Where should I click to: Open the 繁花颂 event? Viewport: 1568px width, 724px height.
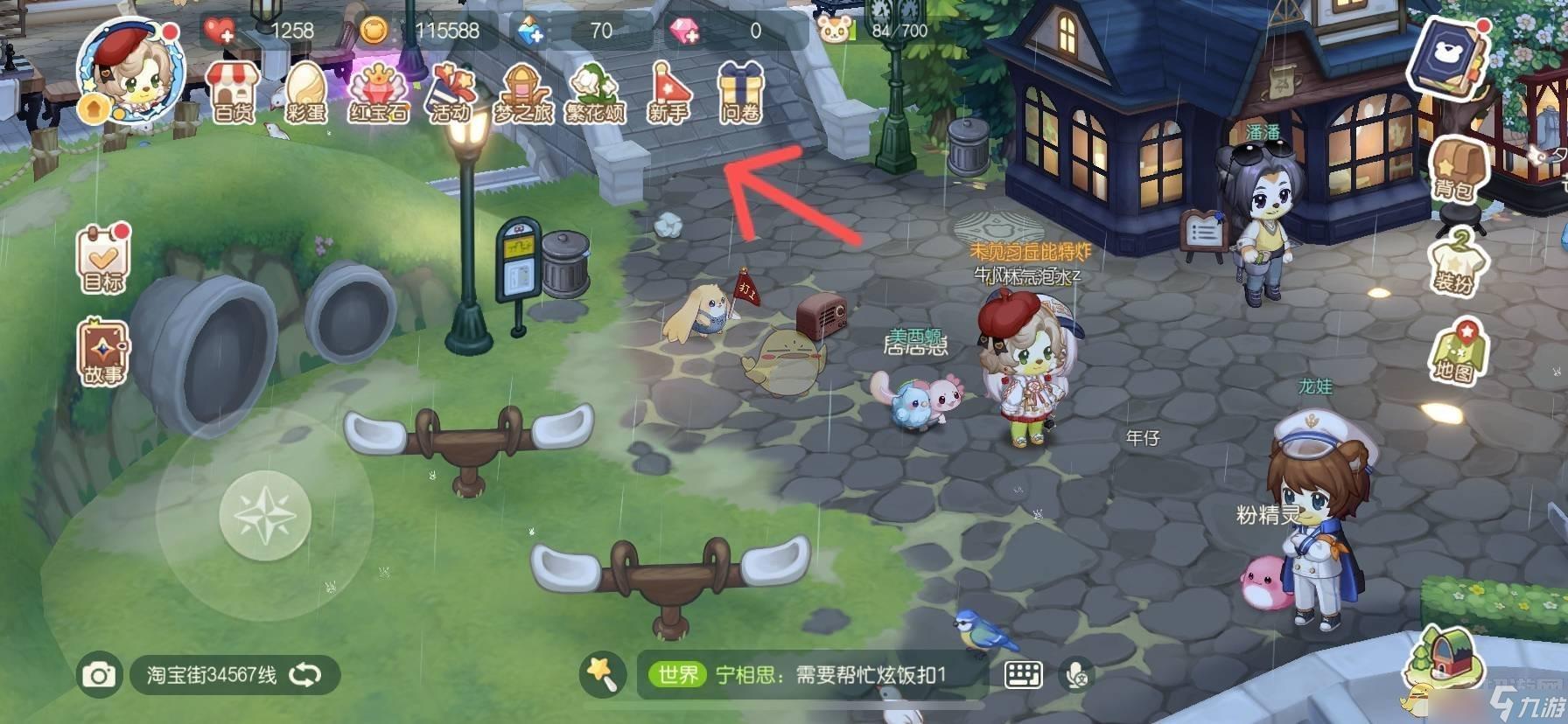[595, 91]
